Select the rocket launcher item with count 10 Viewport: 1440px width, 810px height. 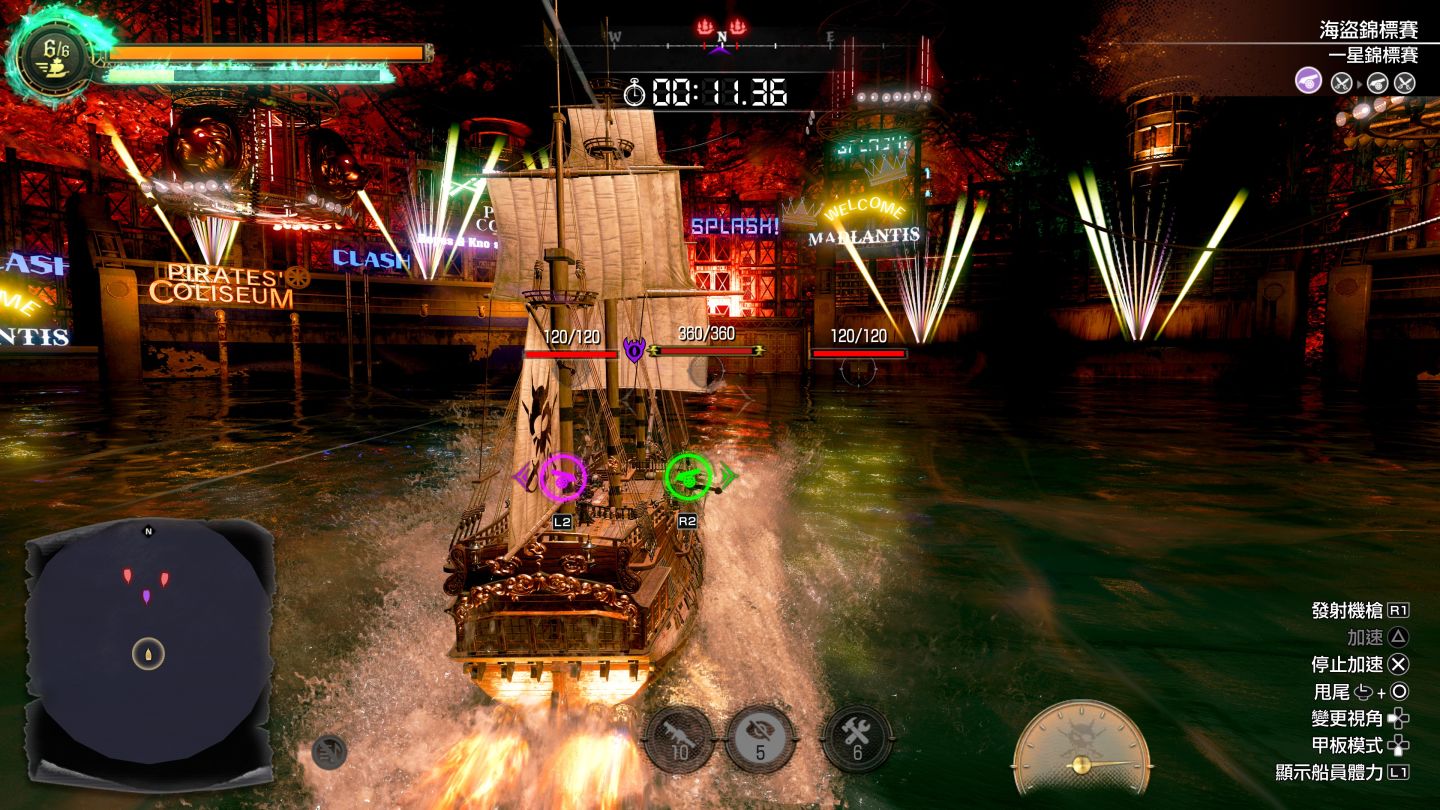[x=680, y=739]
